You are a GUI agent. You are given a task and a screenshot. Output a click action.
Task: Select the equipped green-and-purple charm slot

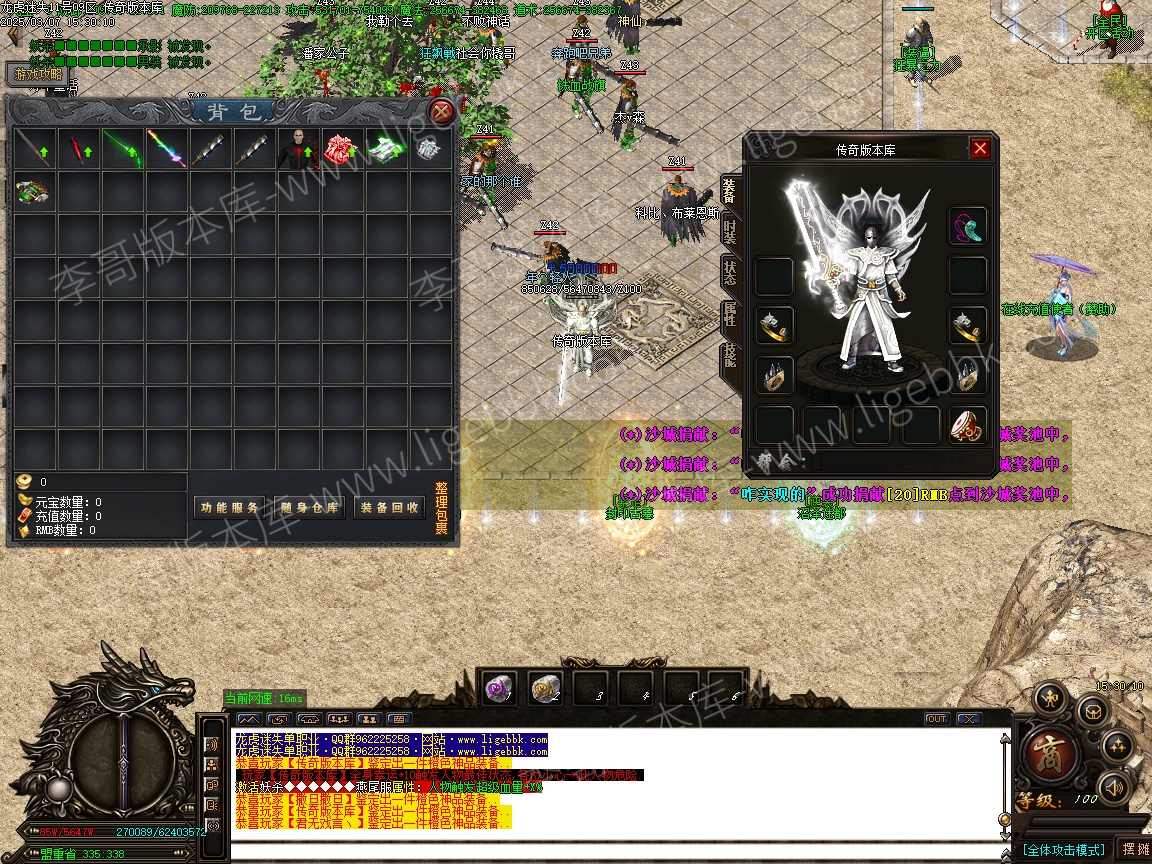pyautogui.click(x=967, y=226)
